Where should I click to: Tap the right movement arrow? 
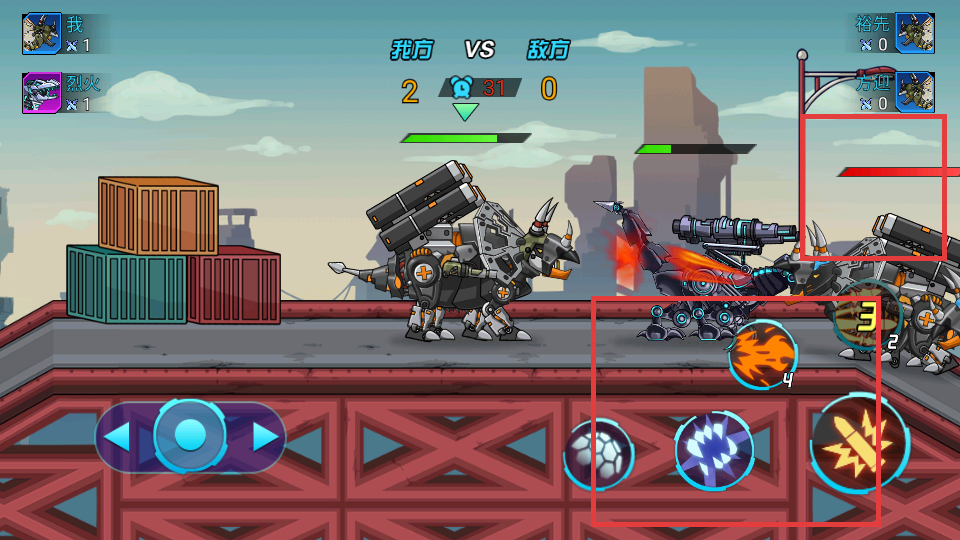(265, 437)
